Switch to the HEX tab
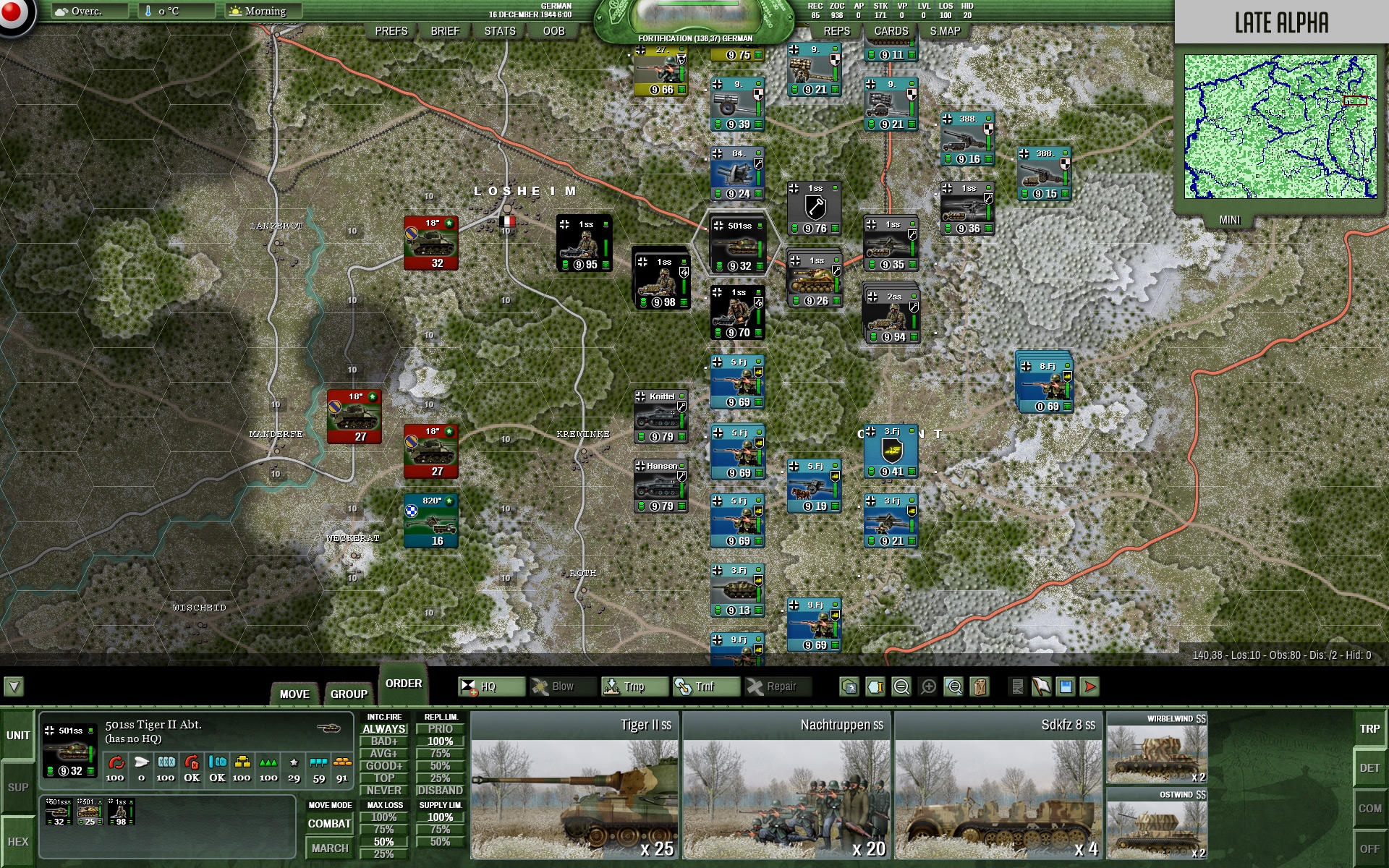1389x868 pixels. point(18,841)
